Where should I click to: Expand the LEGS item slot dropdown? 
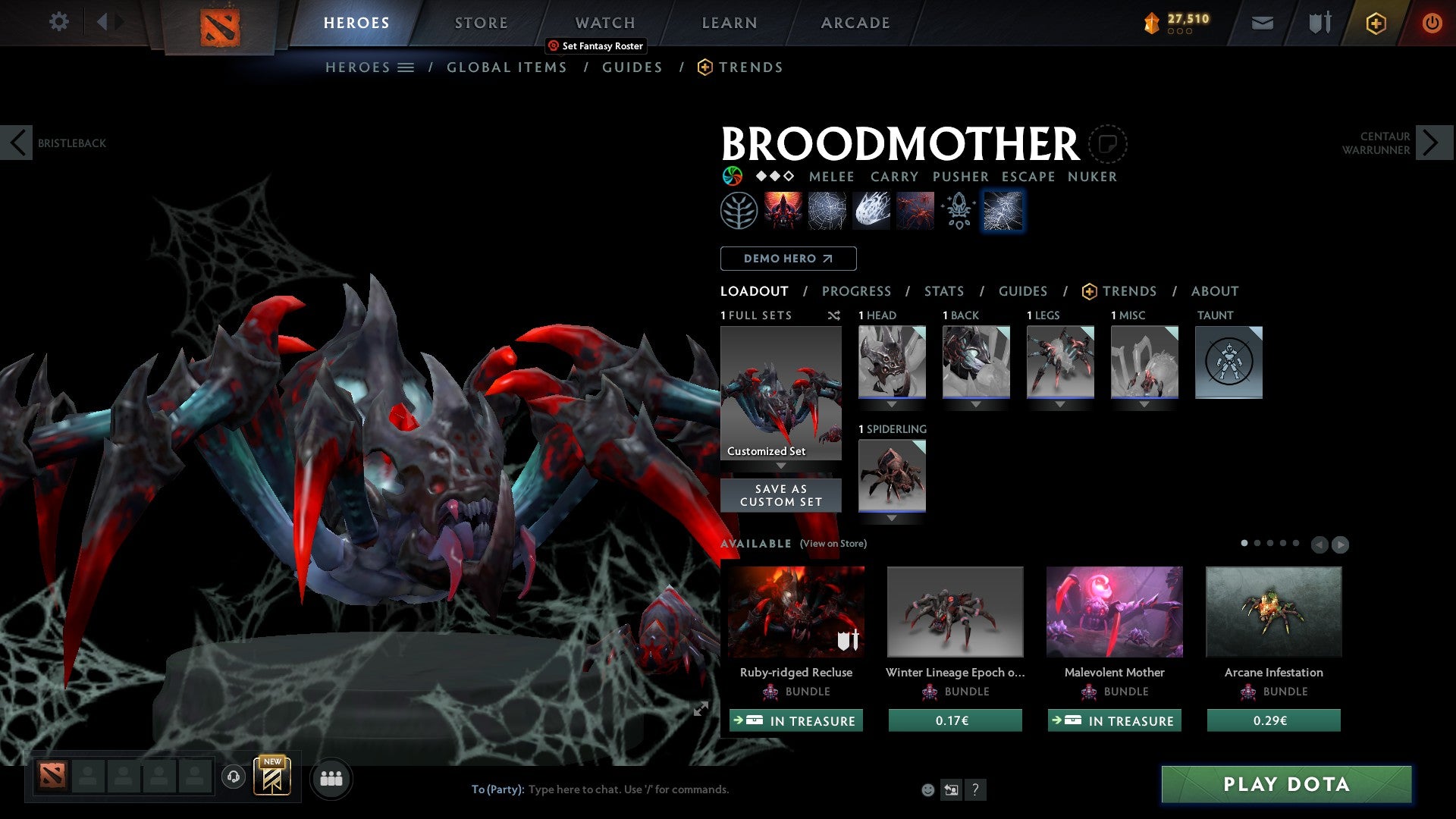1059,404
